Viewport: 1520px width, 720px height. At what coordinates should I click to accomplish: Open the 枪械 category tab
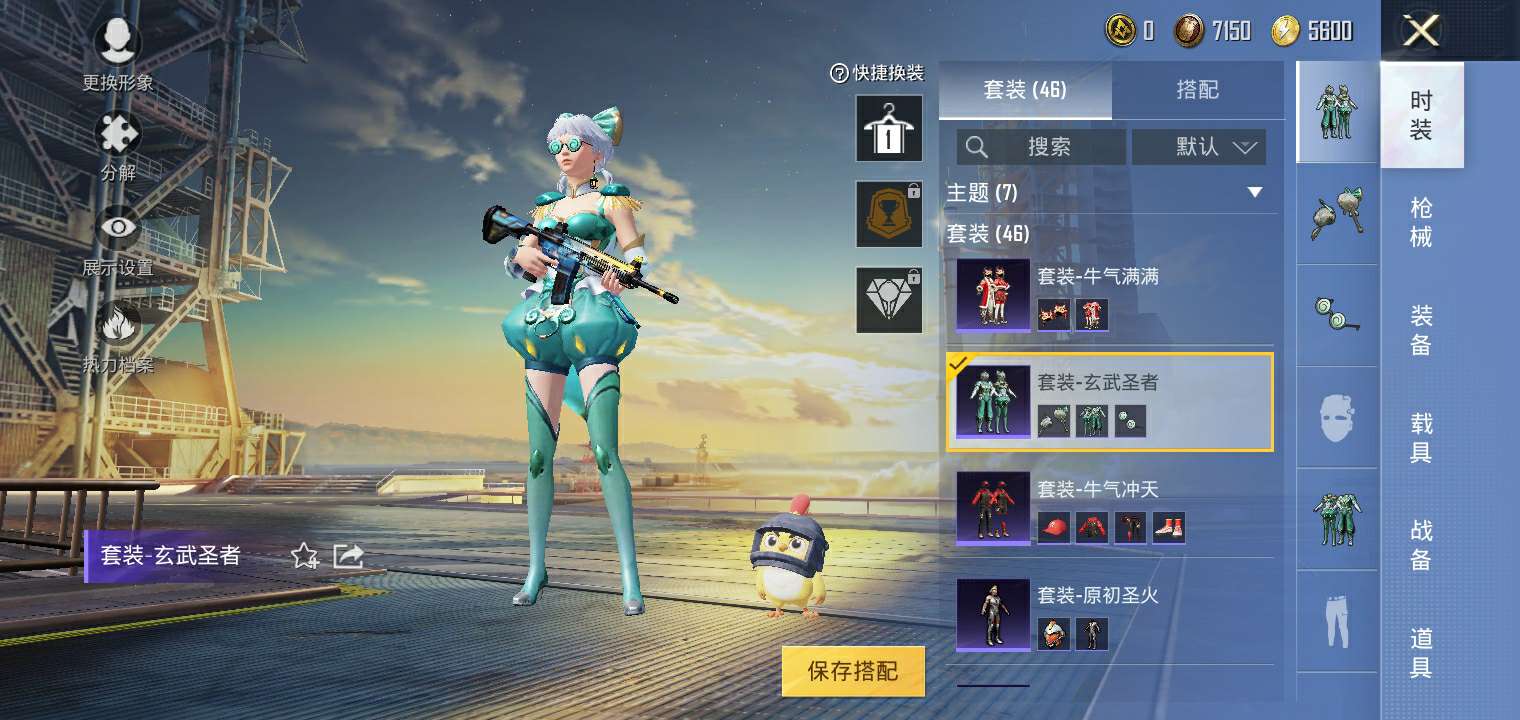coord(1422,222)
